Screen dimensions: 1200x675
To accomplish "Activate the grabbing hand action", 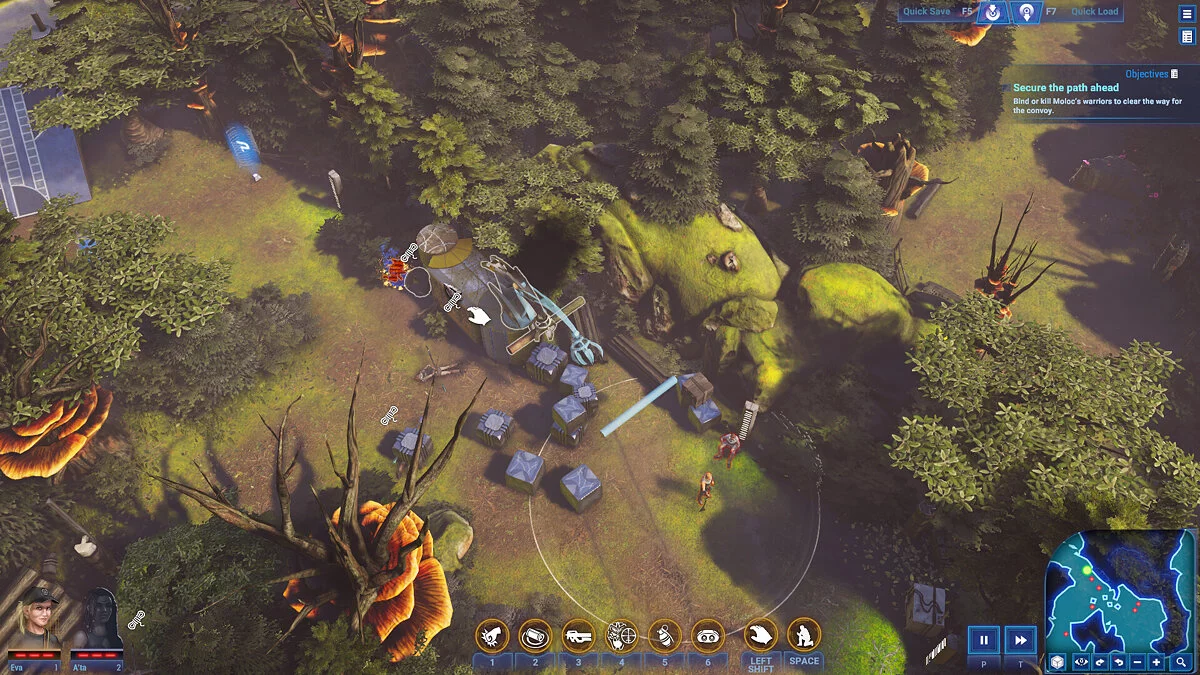I will pyautogui.click(x=761, y=634).
